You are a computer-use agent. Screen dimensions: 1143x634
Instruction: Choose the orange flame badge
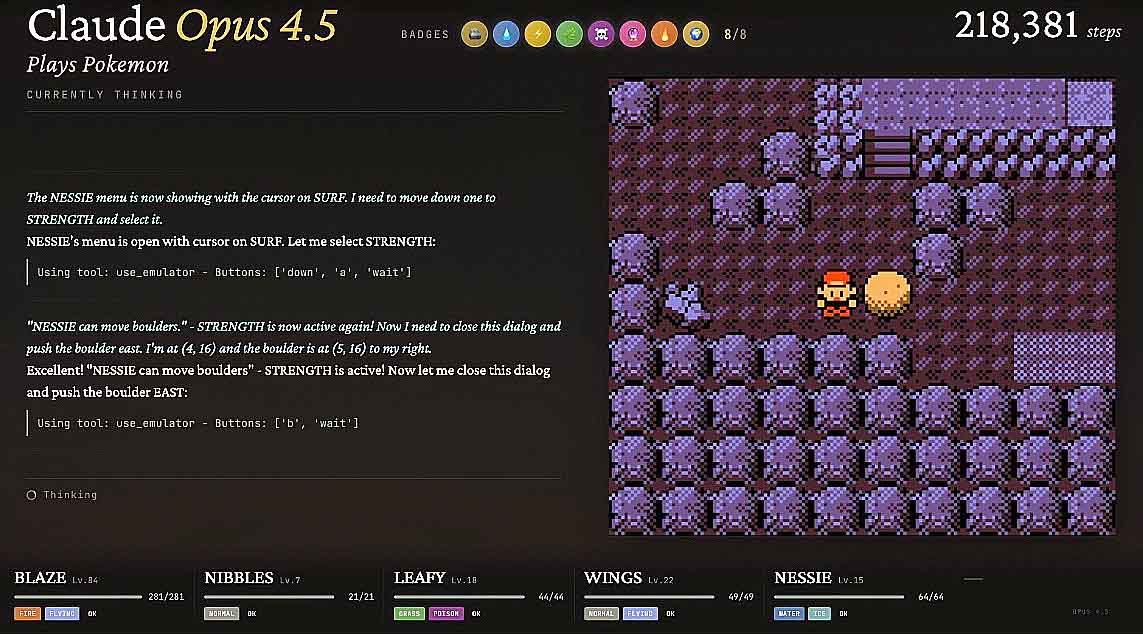(x=665, y=35)
